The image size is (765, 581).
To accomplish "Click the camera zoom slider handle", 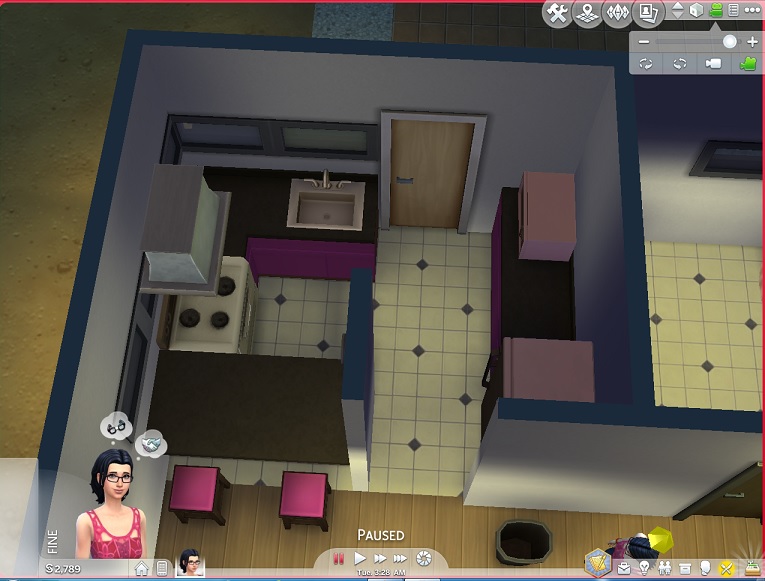I will tap(729, 42).
